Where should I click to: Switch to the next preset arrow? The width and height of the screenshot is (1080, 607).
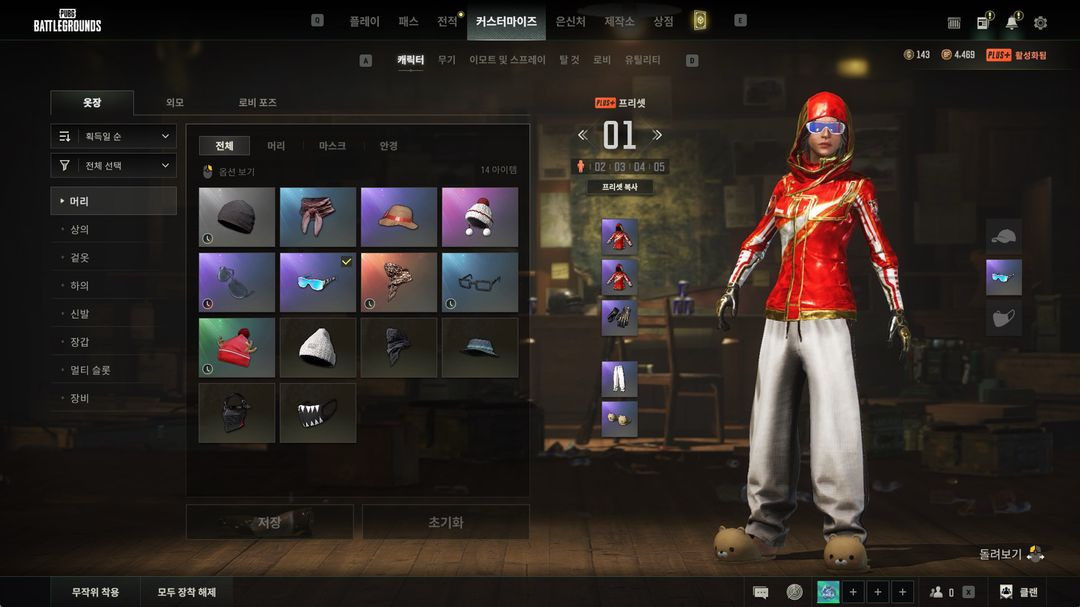click(x=657, y=135)
